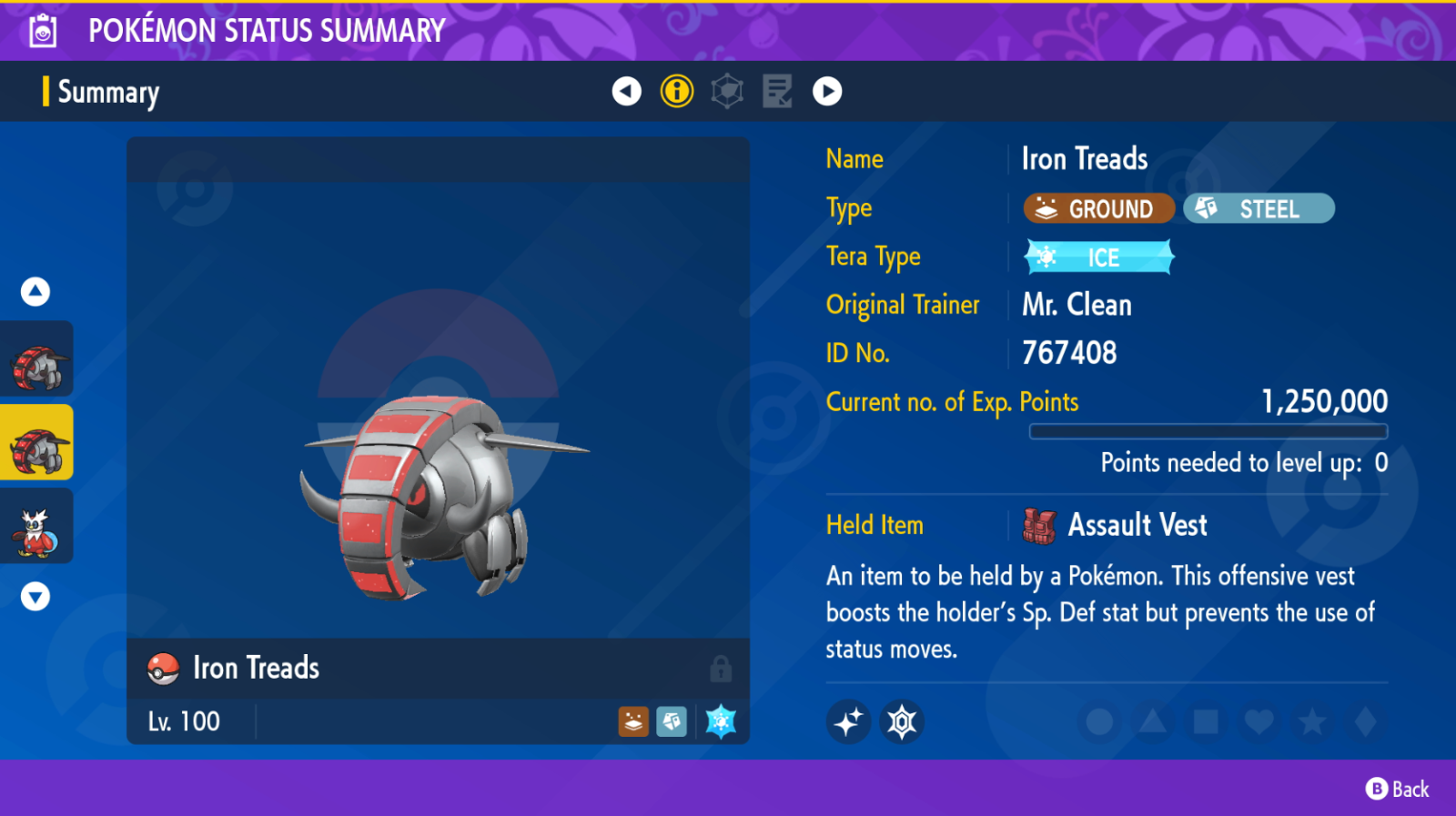Click the Tera jewel emblem icon
Screen dimensions: 1456x816
[x=902, y=722]
